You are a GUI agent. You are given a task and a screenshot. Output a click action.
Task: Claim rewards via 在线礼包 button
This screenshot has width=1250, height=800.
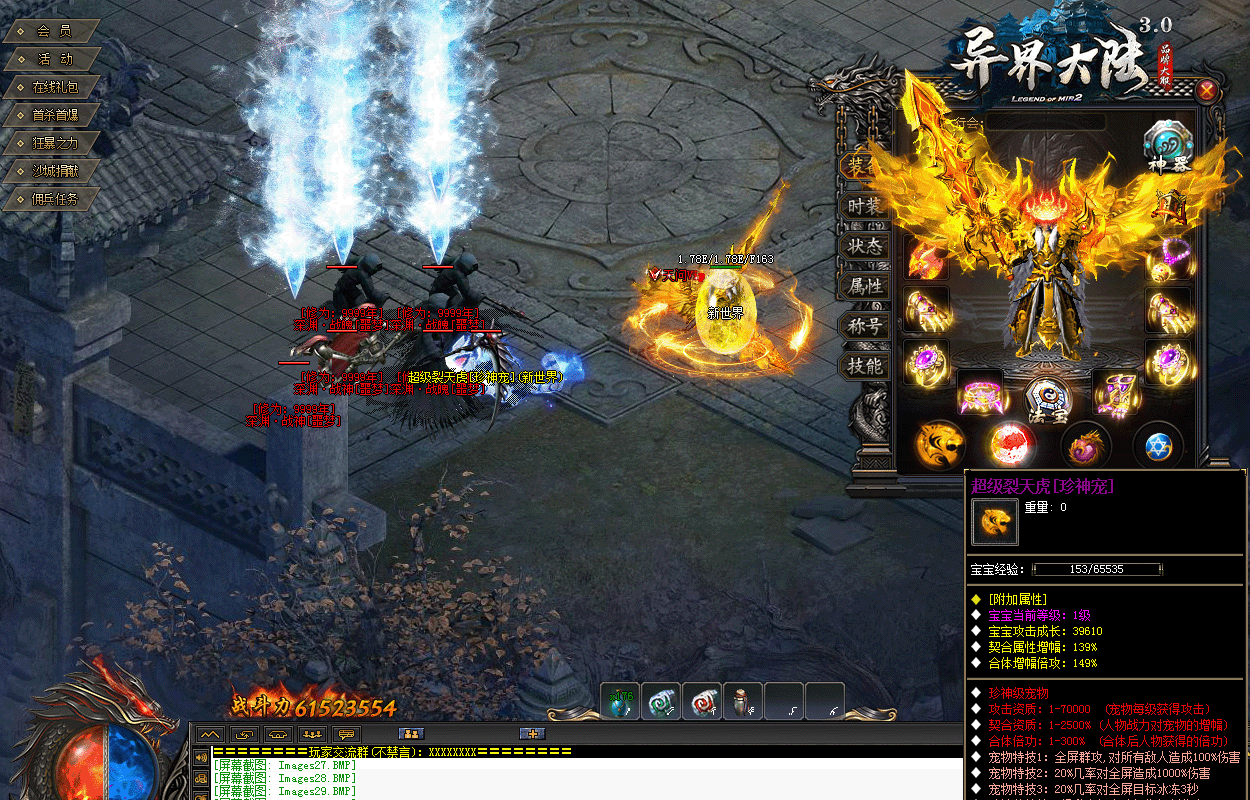tap(54, 87)
